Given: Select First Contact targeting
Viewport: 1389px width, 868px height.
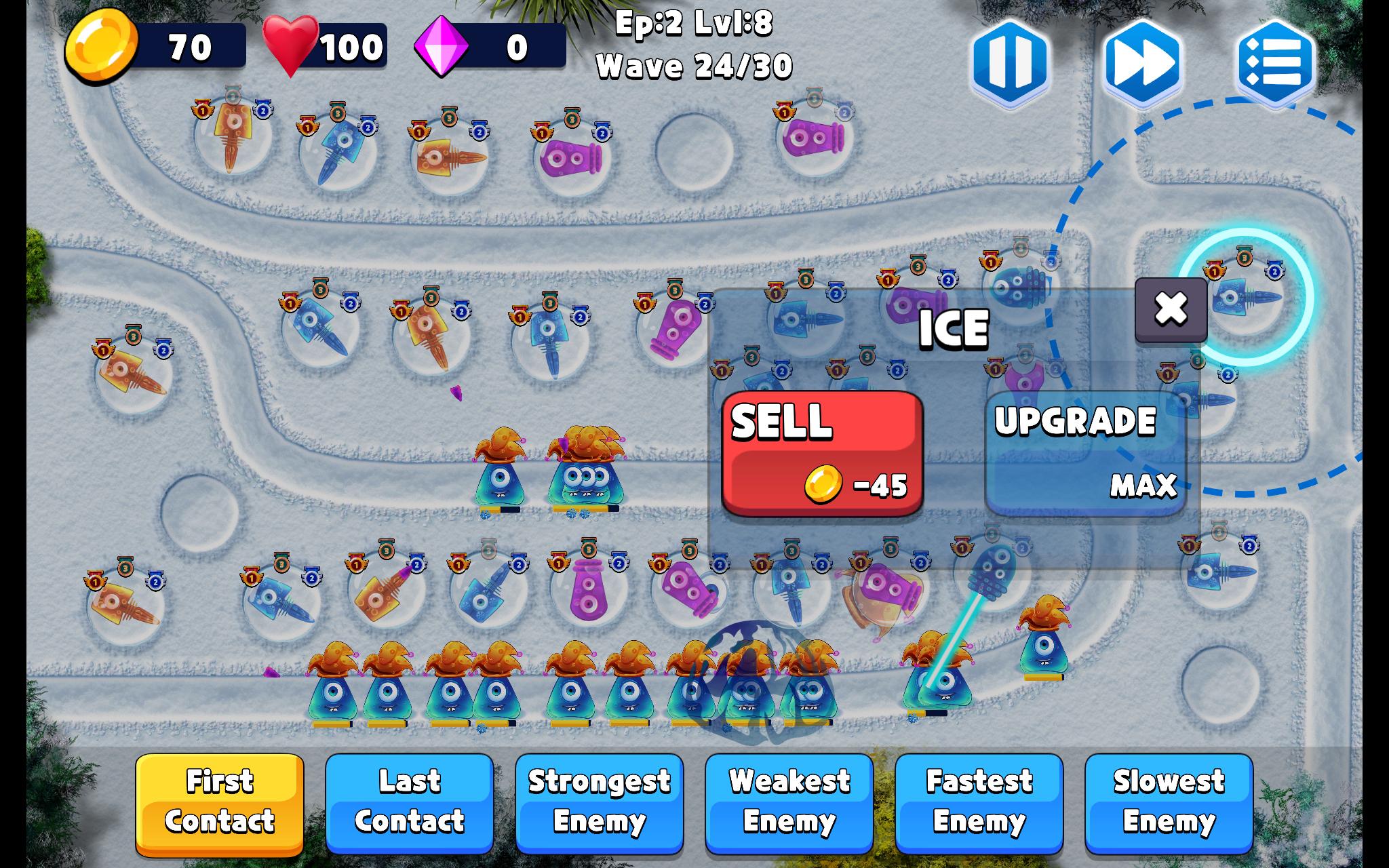Looking at the screenshot, I should pyautogui.click(x=220, y=802).
